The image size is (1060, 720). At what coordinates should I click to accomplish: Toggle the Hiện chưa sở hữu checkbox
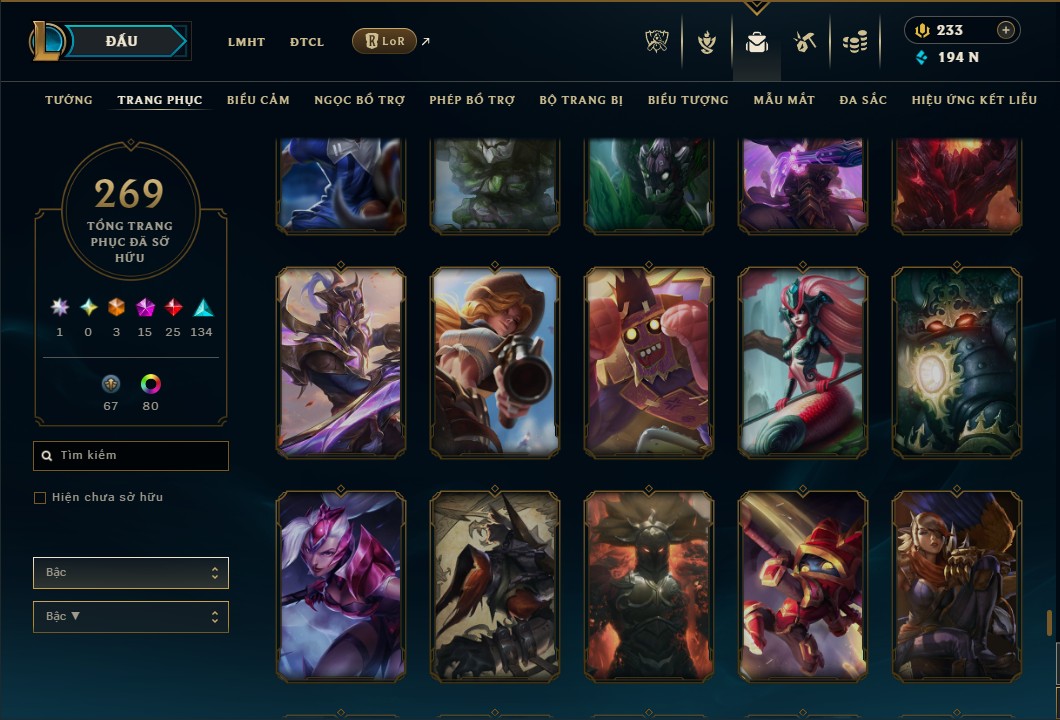click(40, 498)
